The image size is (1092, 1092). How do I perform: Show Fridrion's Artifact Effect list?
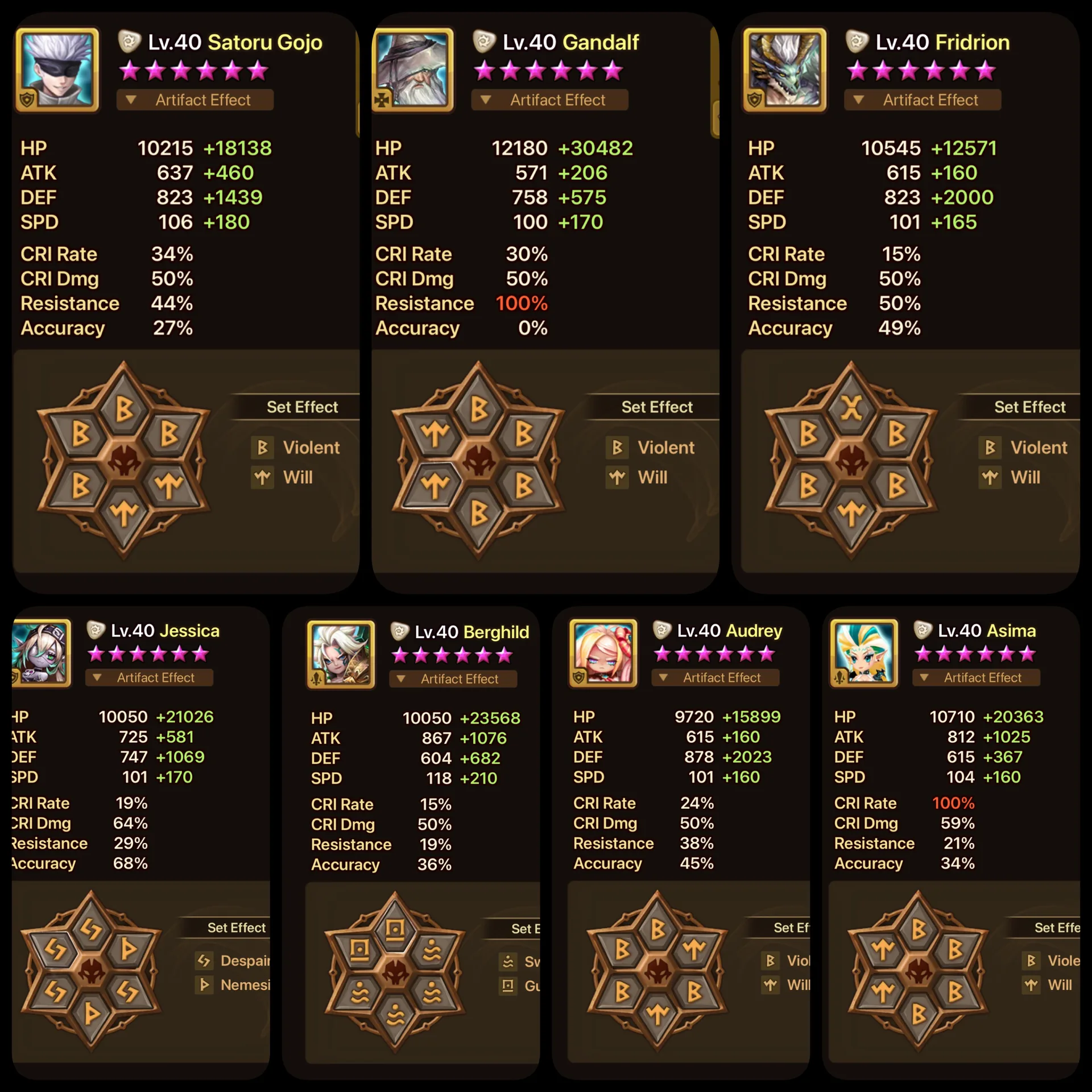pos(922,100)
